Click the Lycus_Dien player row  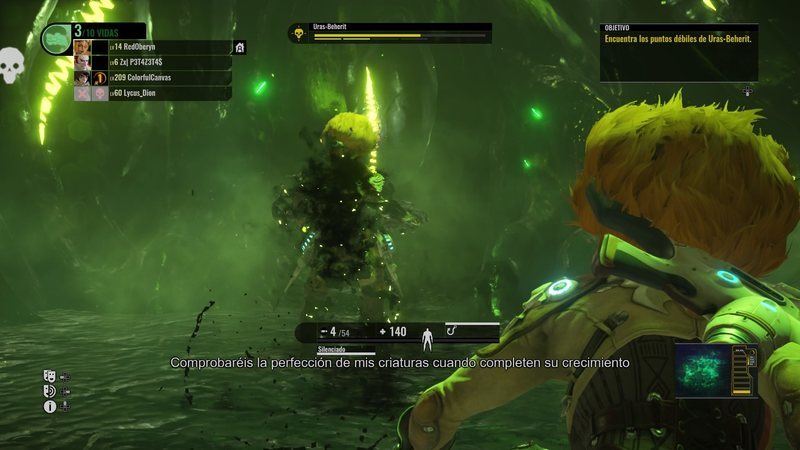click(150, 93)
